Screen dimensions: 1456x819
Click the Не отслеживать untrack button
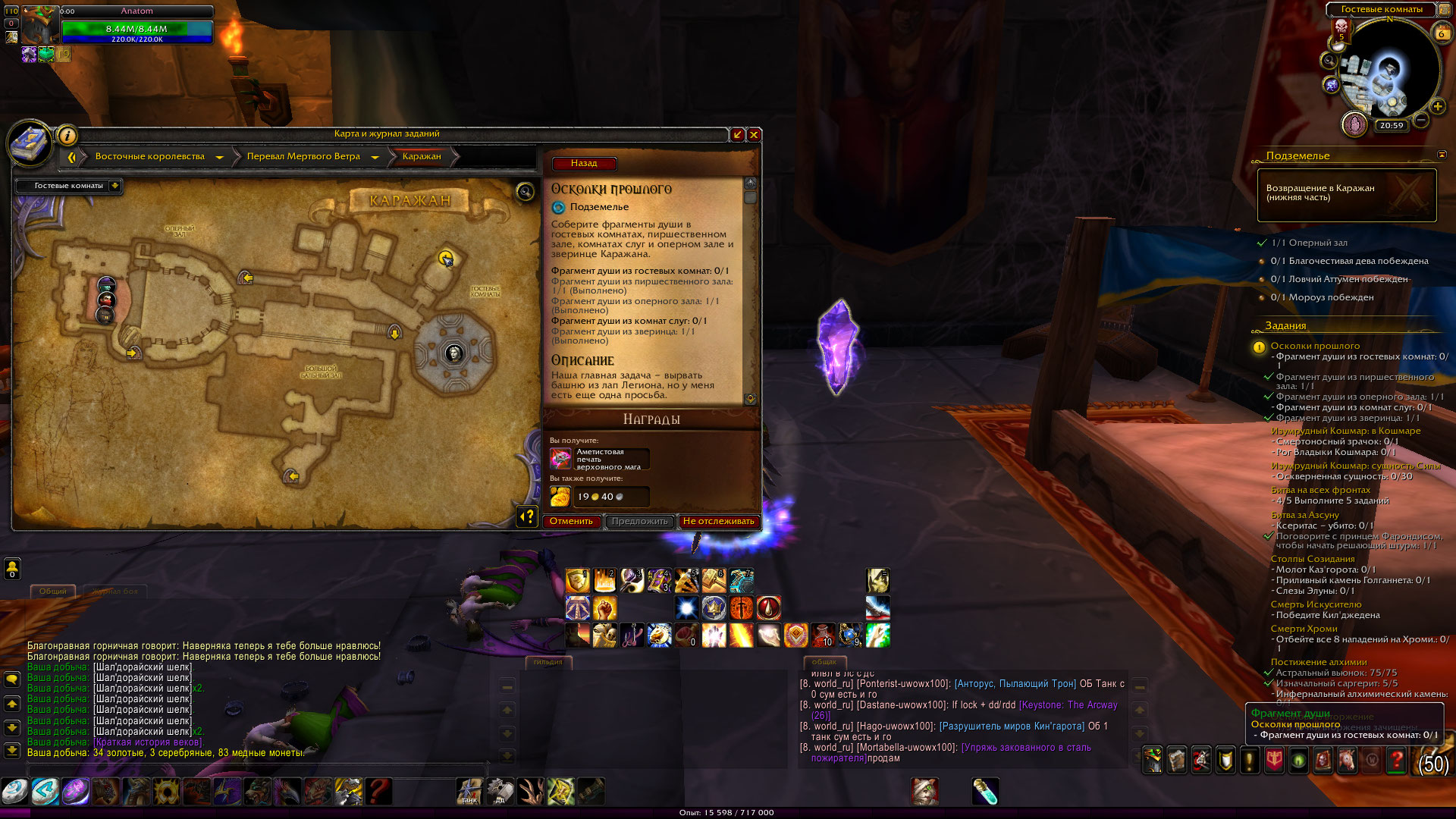click(x=718, y=522)
